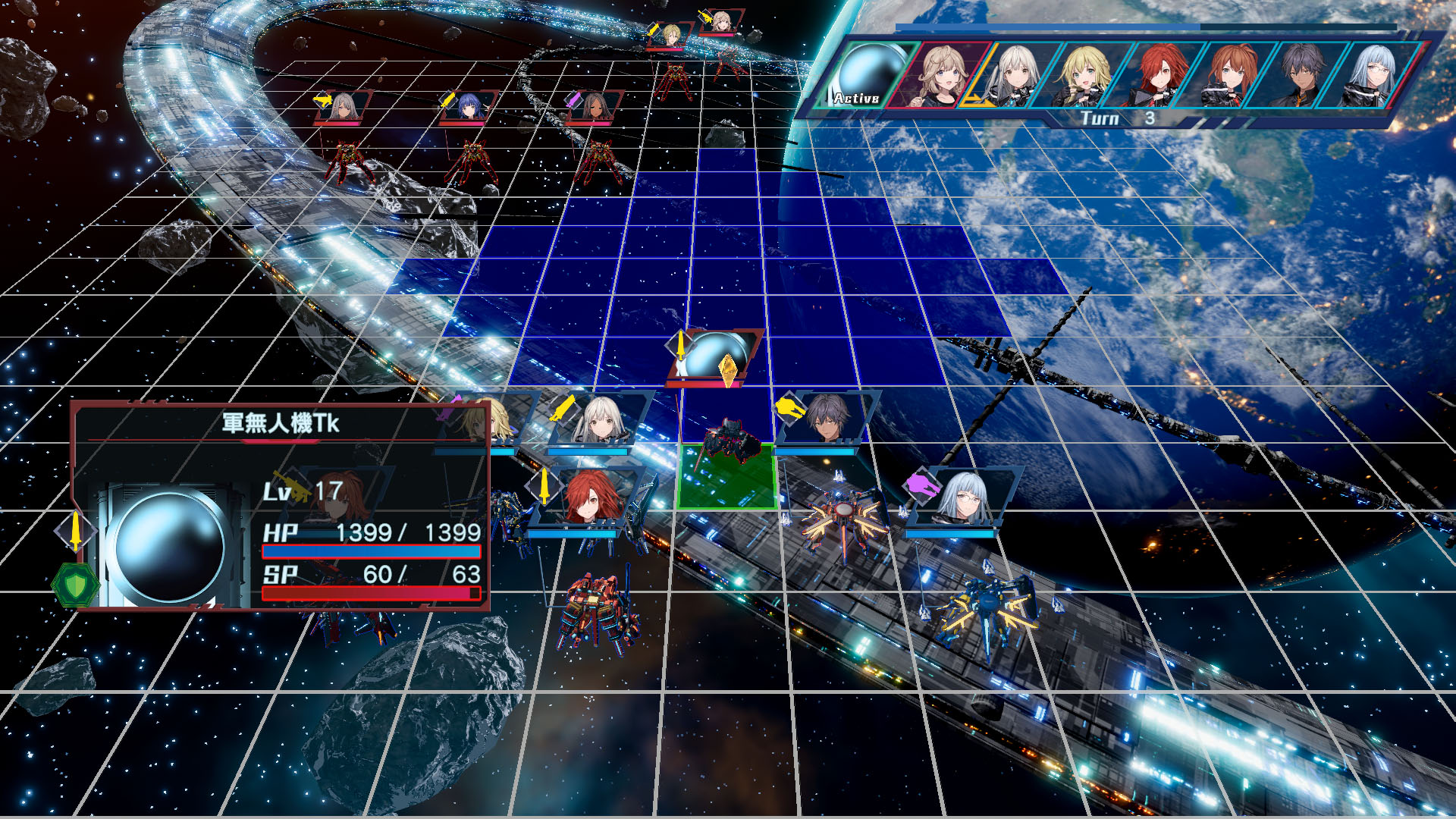
Task: Click the green shield icon on the unit panel
Action: (x=75, y=585)
